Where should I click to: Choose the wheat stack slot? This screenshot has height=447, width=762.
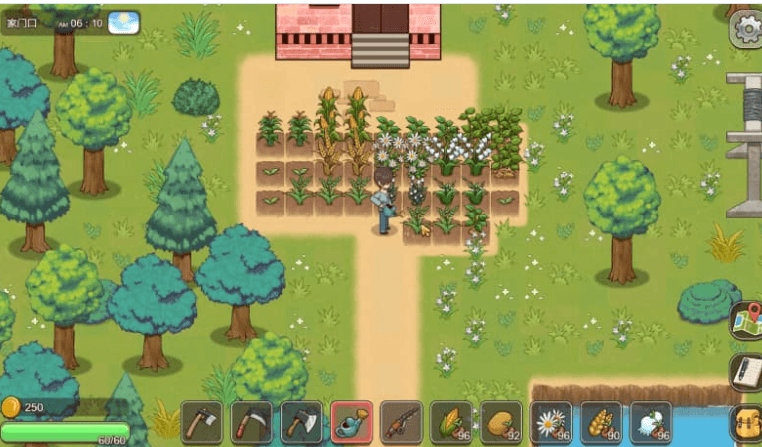click(601, 422)
